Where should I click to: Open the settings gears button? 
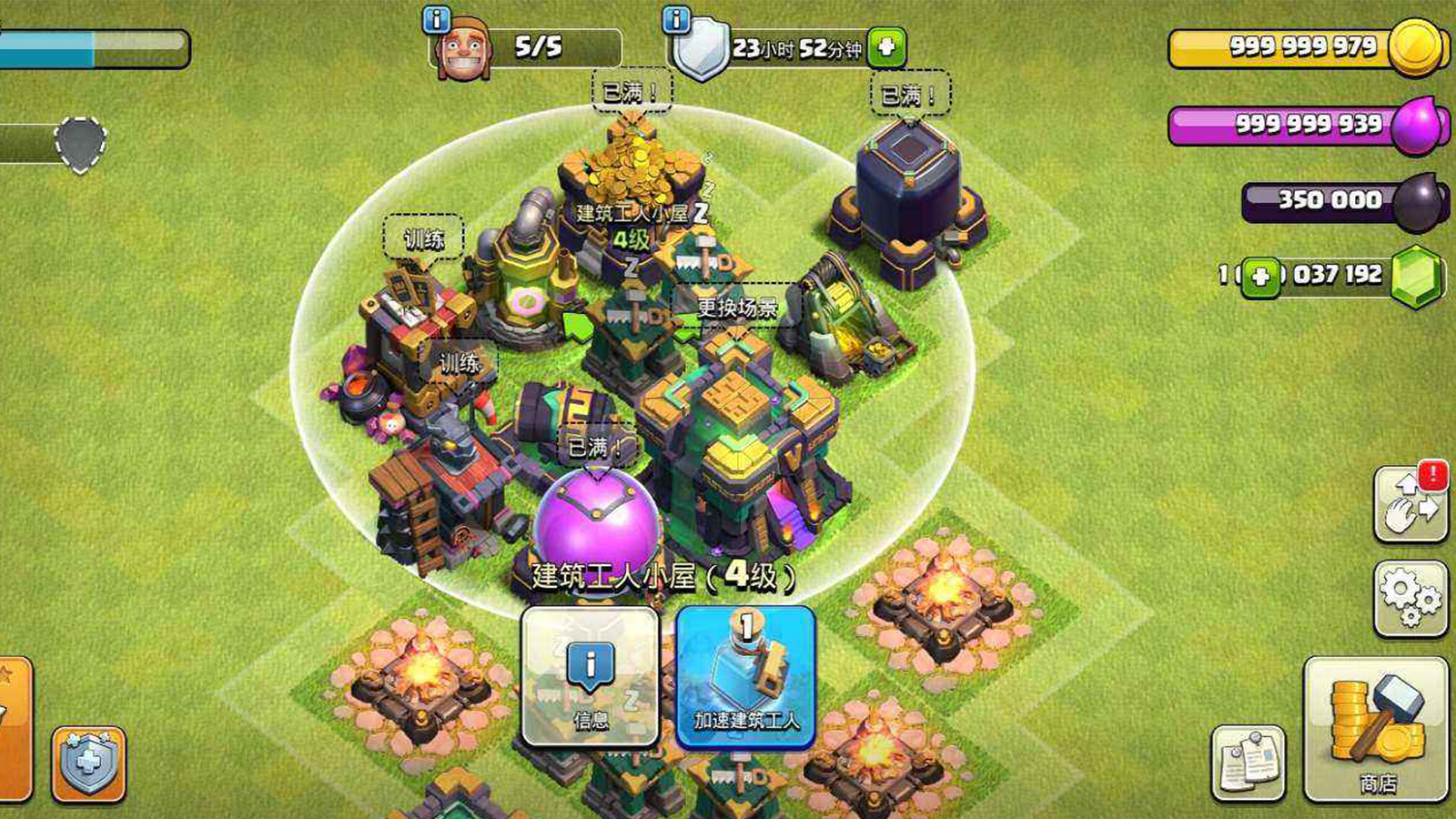[x=1410, y=597]
